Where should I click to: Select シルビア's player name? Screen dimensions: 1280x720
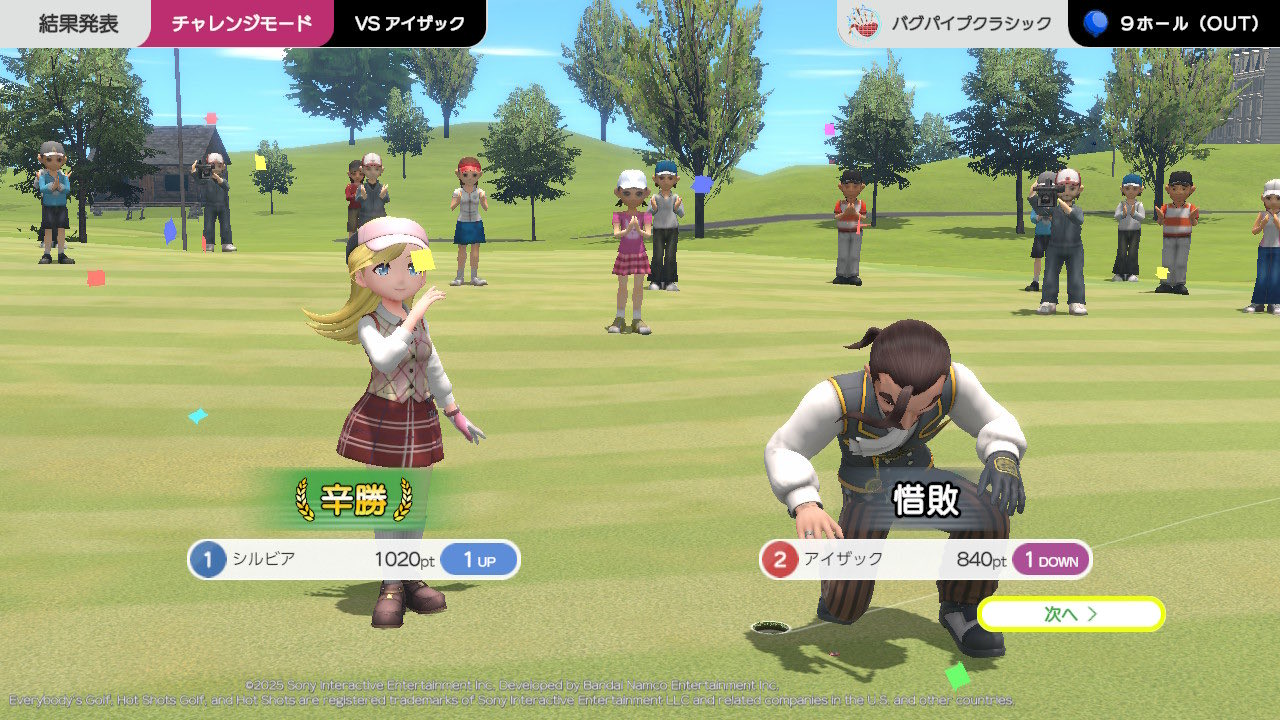click(x=263, y=560)
